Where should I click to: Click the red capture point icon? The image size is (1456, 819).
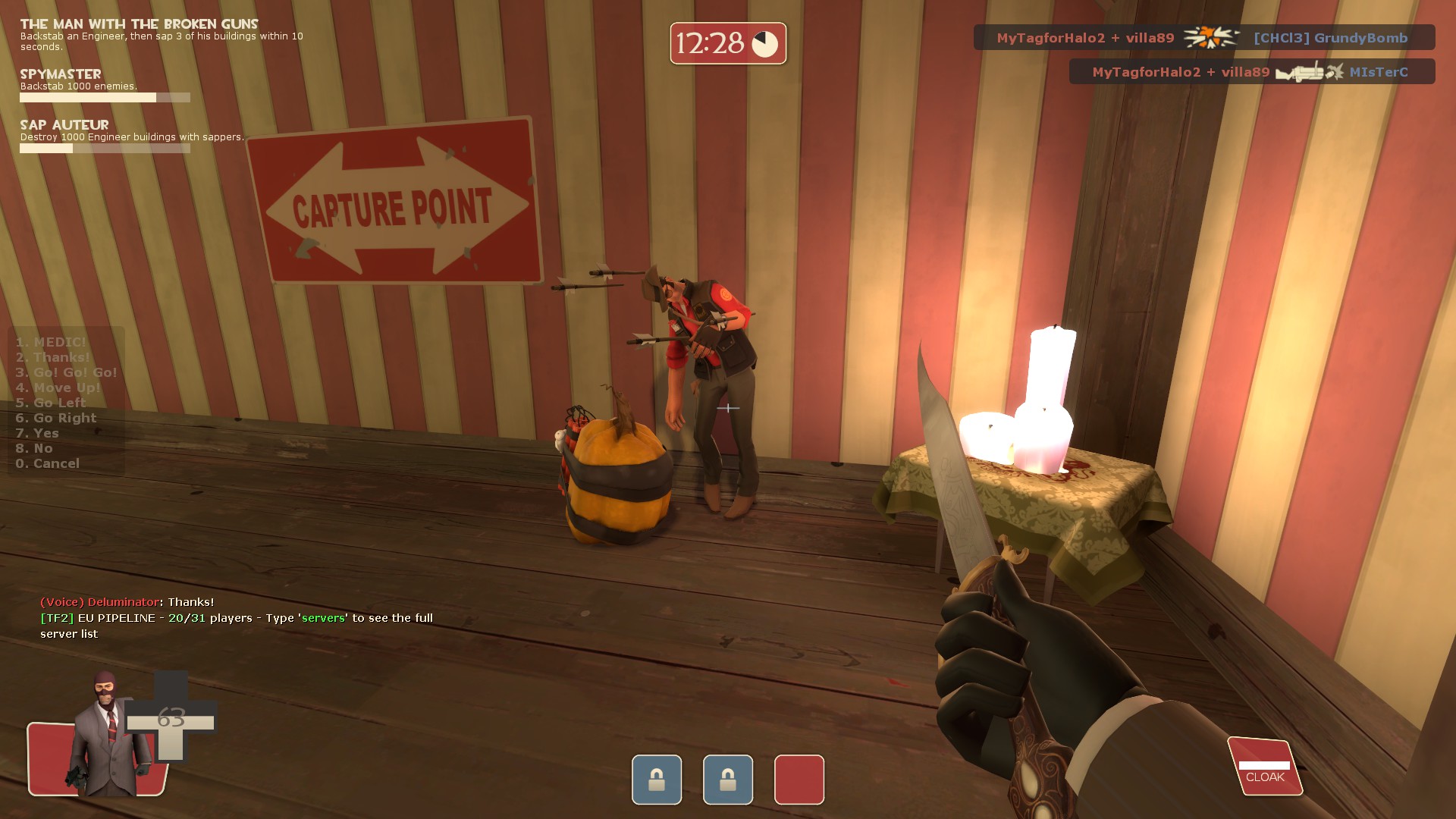799,779
